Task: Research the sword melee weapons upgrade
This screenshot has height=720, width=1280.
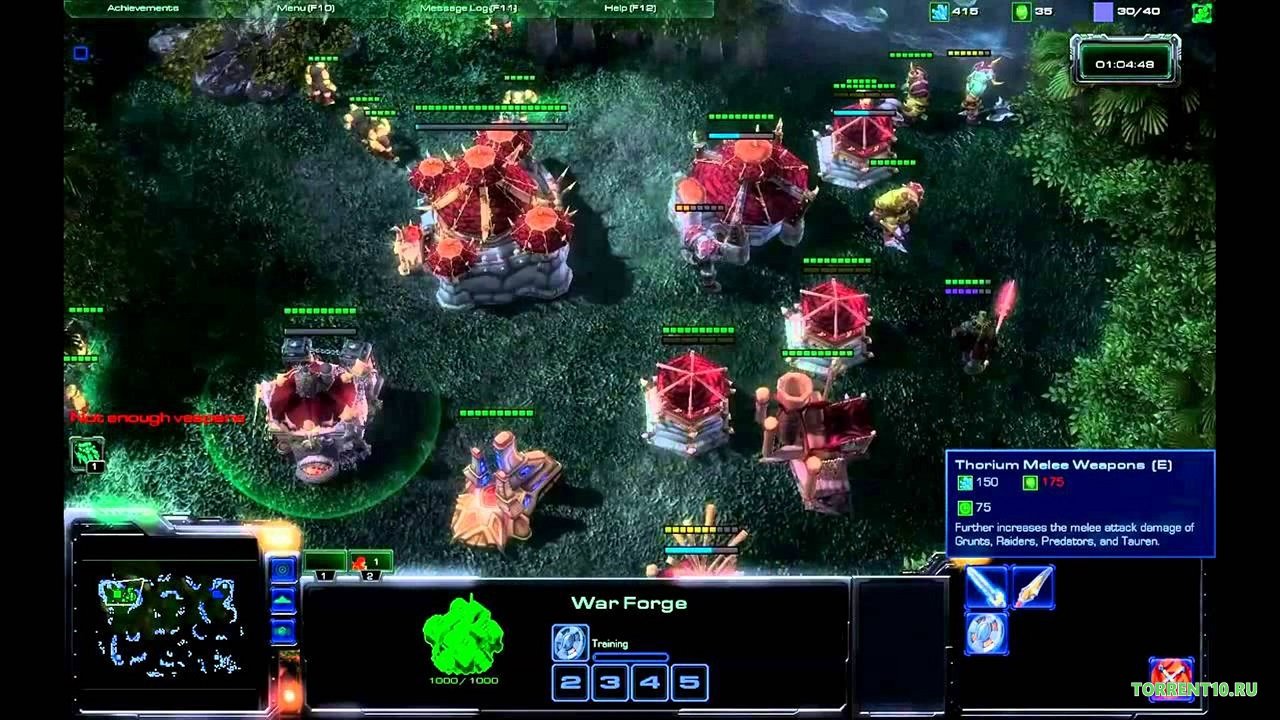Action: pyautogui.click(x=985, y=588)
